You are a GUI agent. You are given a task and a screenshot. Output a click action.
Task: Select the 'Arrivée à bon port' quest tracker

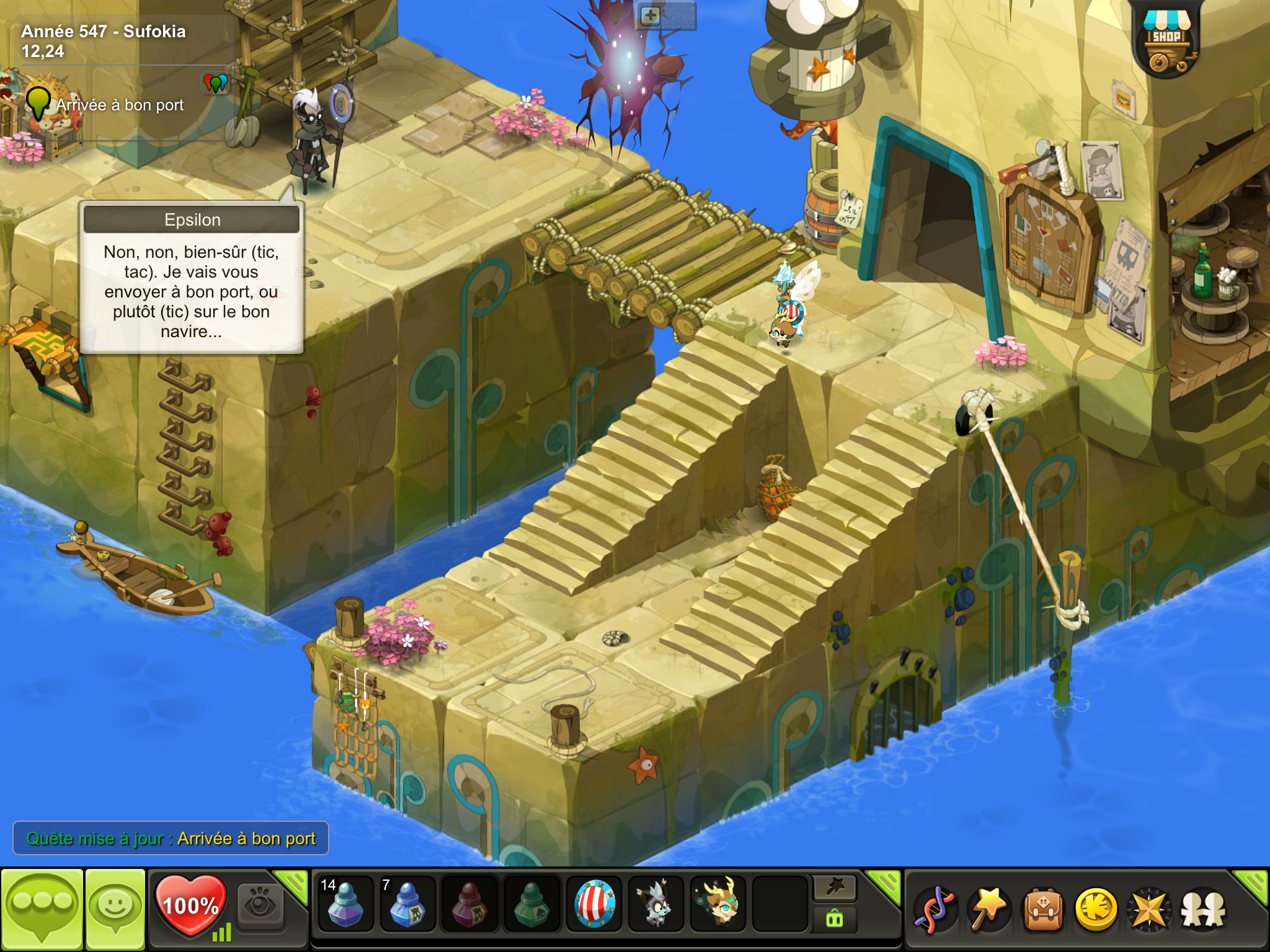point(119,105)
